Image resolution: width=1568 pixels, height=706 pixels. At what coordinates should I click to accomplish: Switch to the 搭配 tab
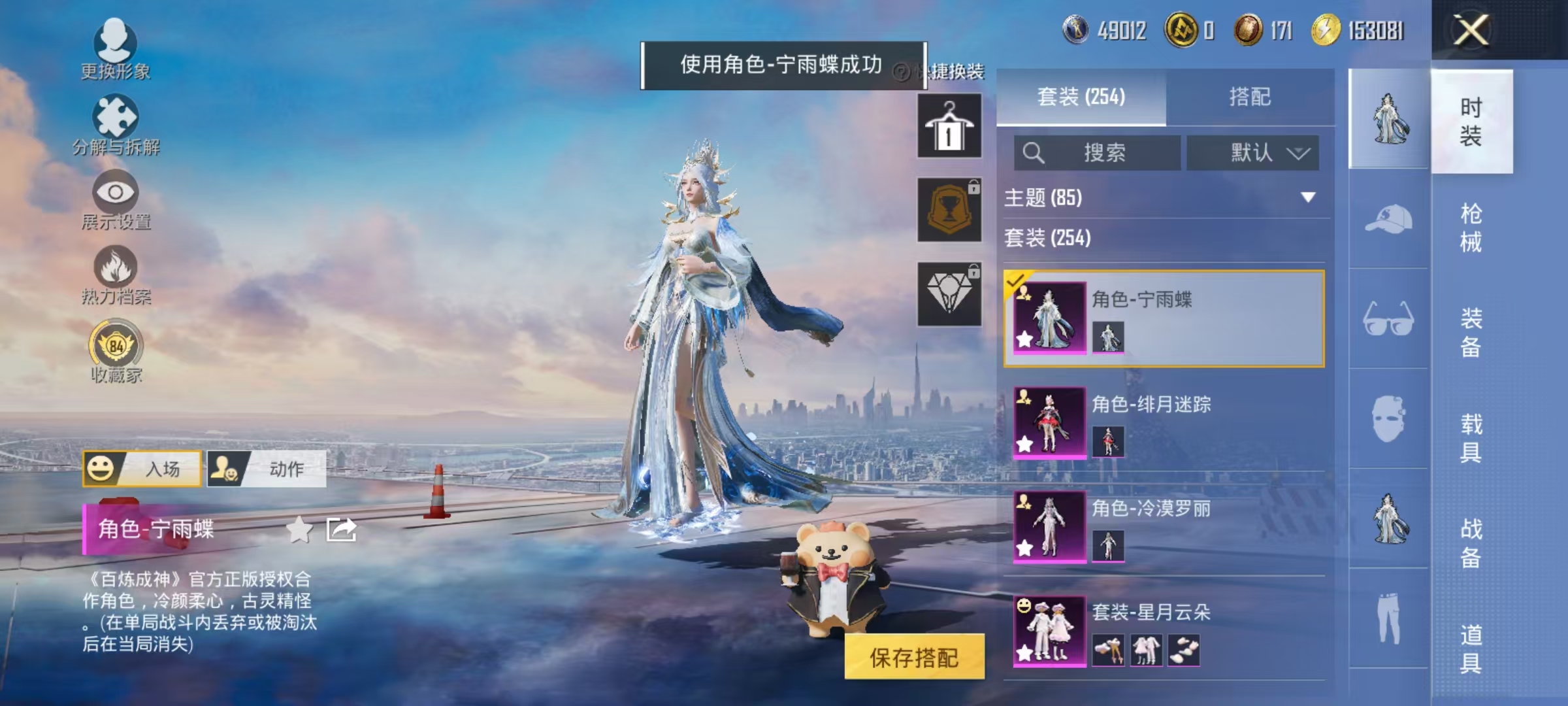pyautogui.click(x=1250, y=97)
